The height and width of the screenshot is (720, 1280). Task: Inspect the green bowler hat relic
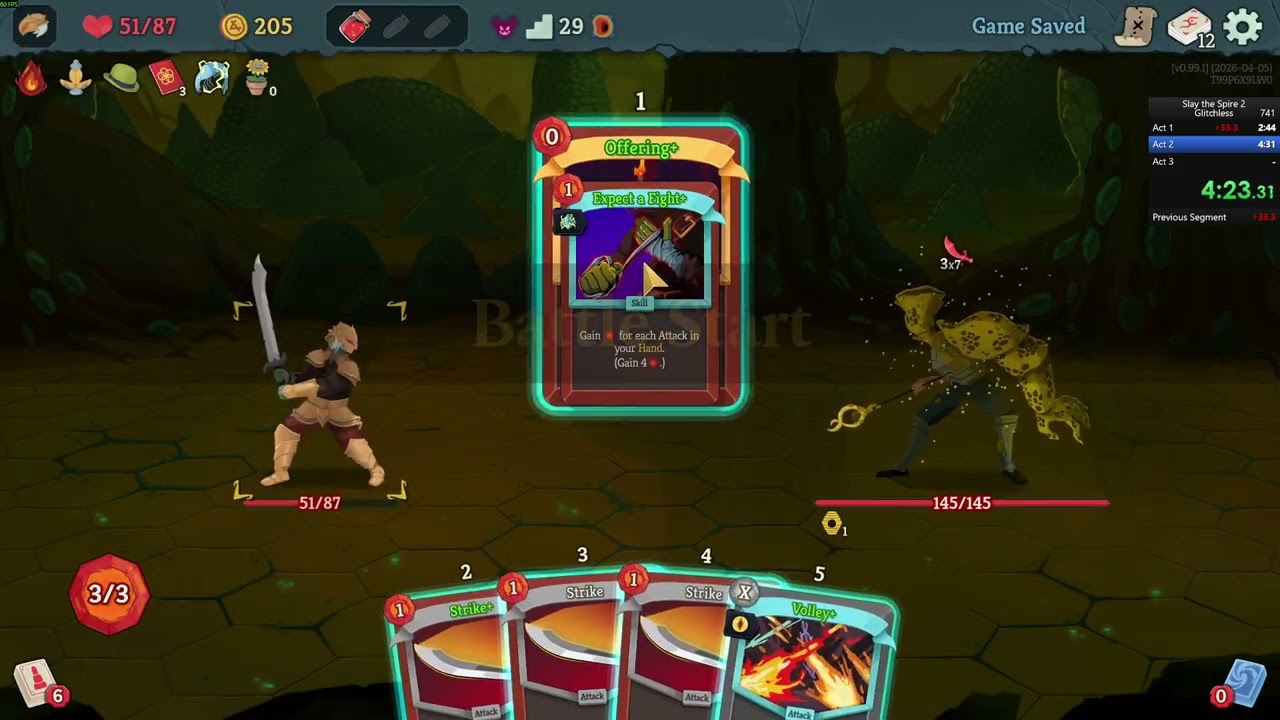click(x=121, y=78)
